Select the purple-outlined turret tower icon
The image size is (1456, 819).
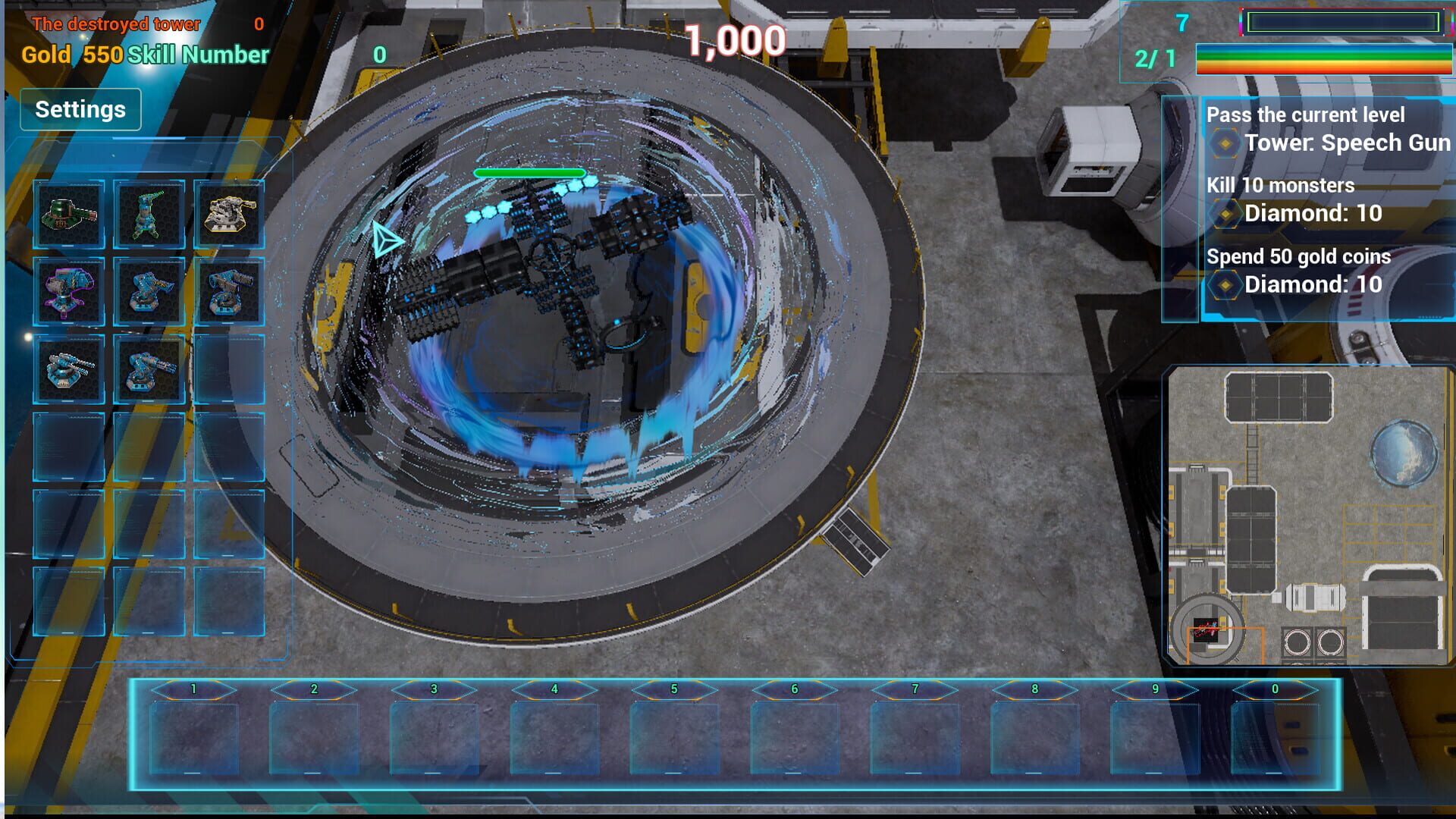(68, 291)
